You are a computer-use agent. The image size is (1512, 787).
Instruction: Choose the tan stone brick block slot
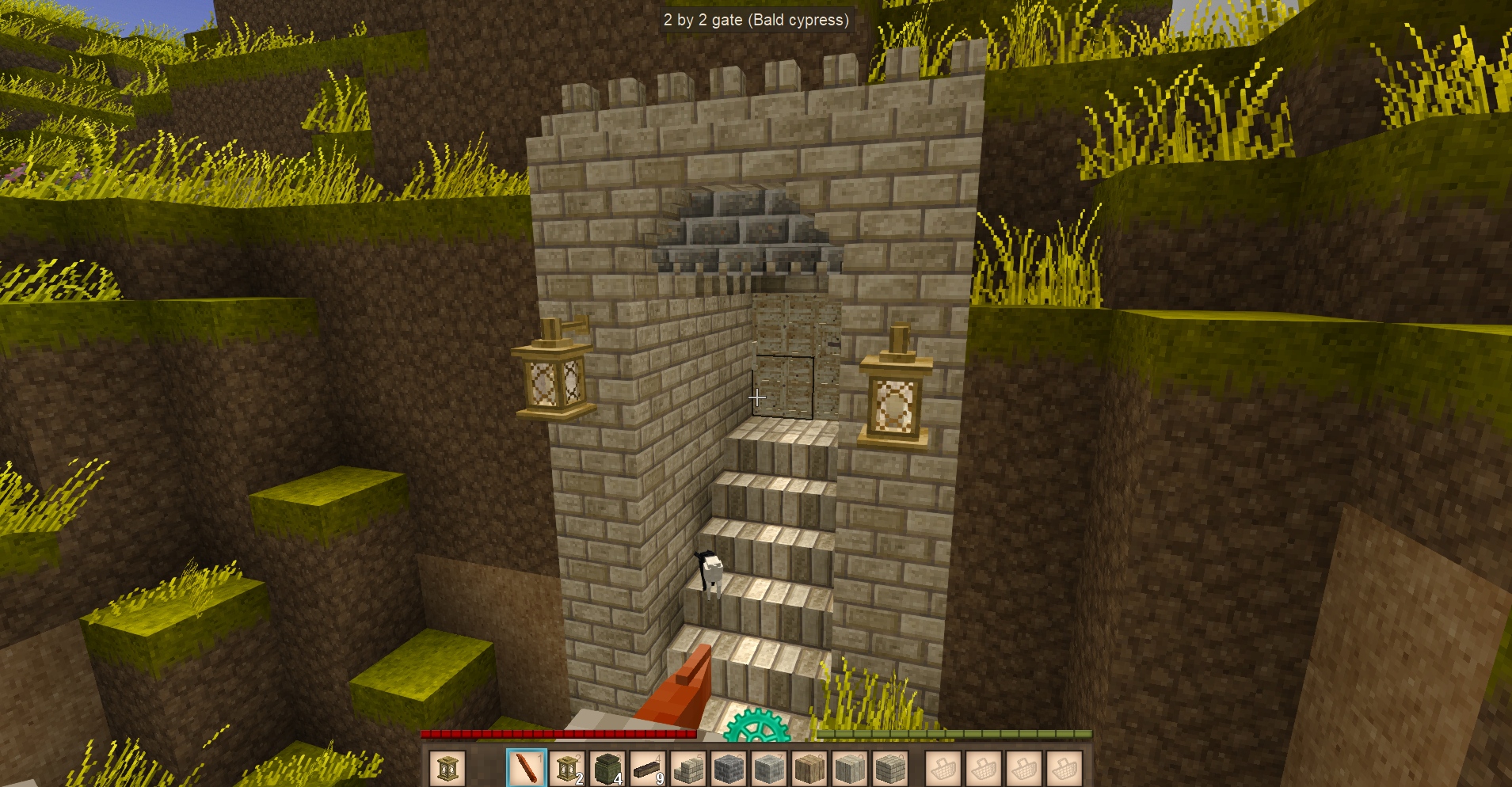pos(890,768)
